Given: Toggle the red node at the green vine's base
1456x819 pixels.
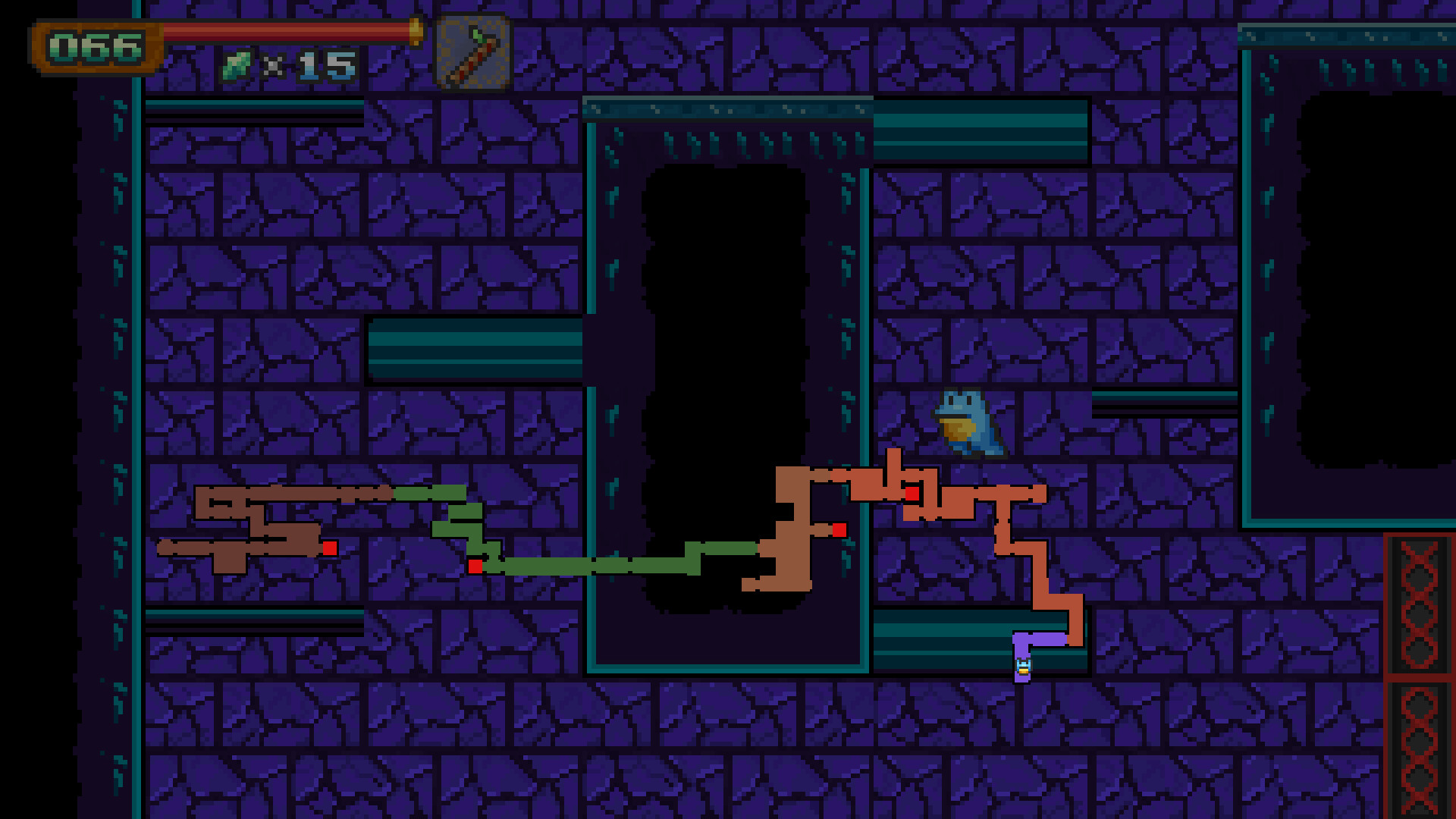Looking at the screenshot, I should click(475, 566).
